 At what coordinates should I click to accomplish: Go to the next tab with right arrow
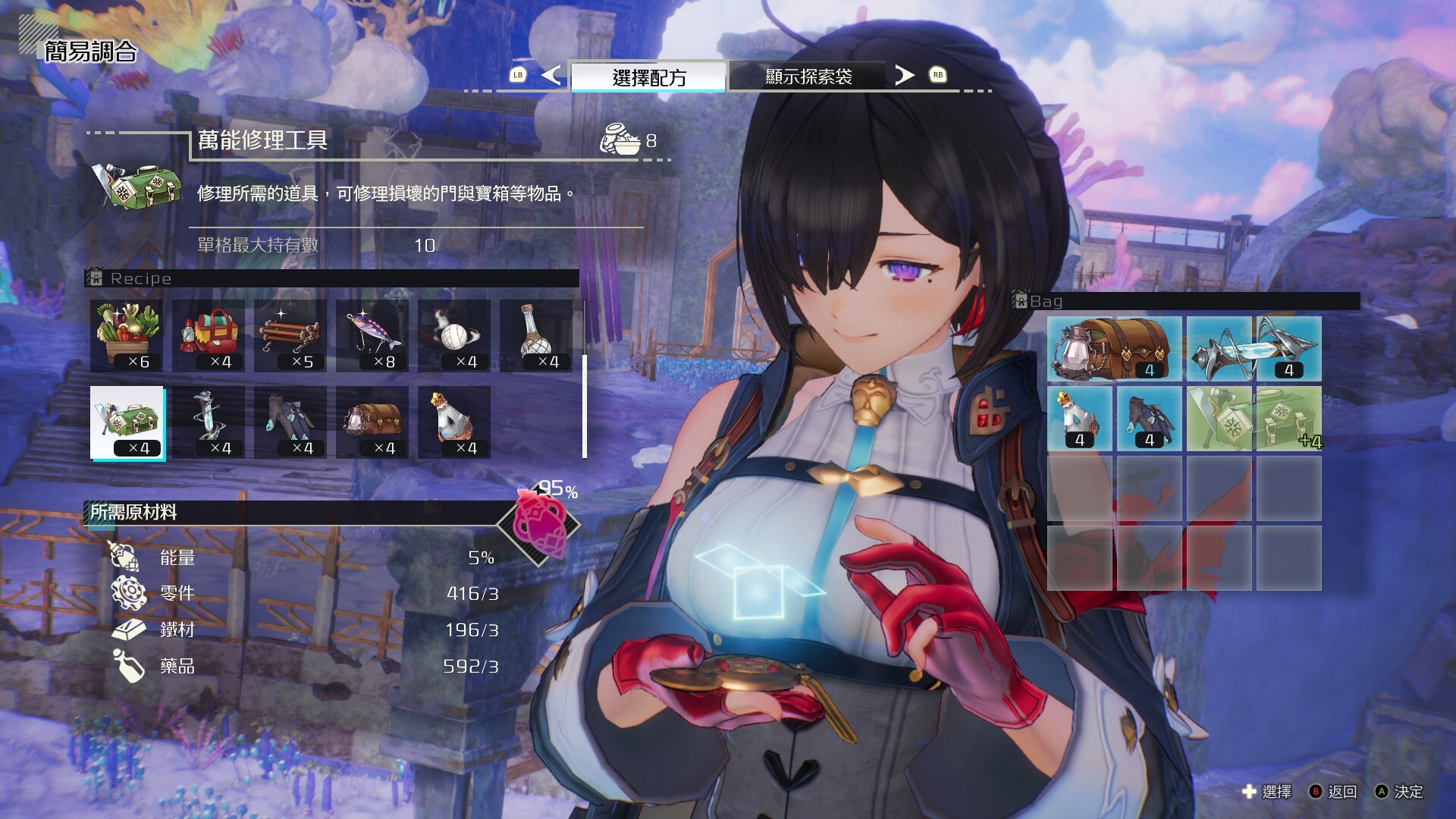tap(904, 75)
